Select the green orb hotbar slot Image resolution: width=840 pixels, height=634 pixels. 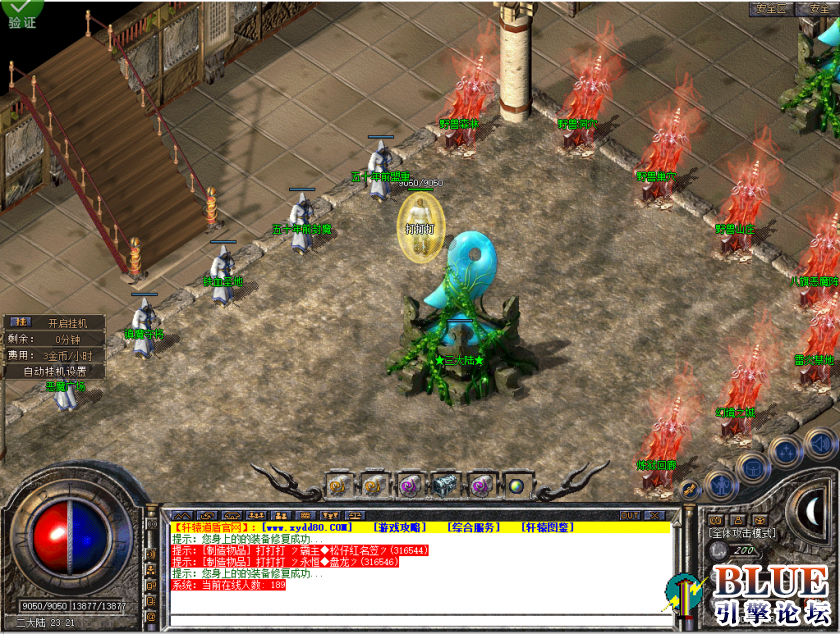[516, 486]
